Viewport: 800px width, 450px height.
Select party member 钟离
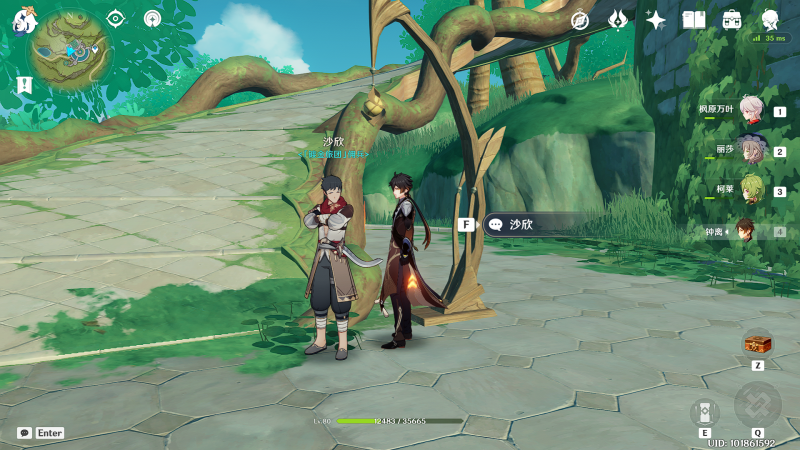pos(747,231)
